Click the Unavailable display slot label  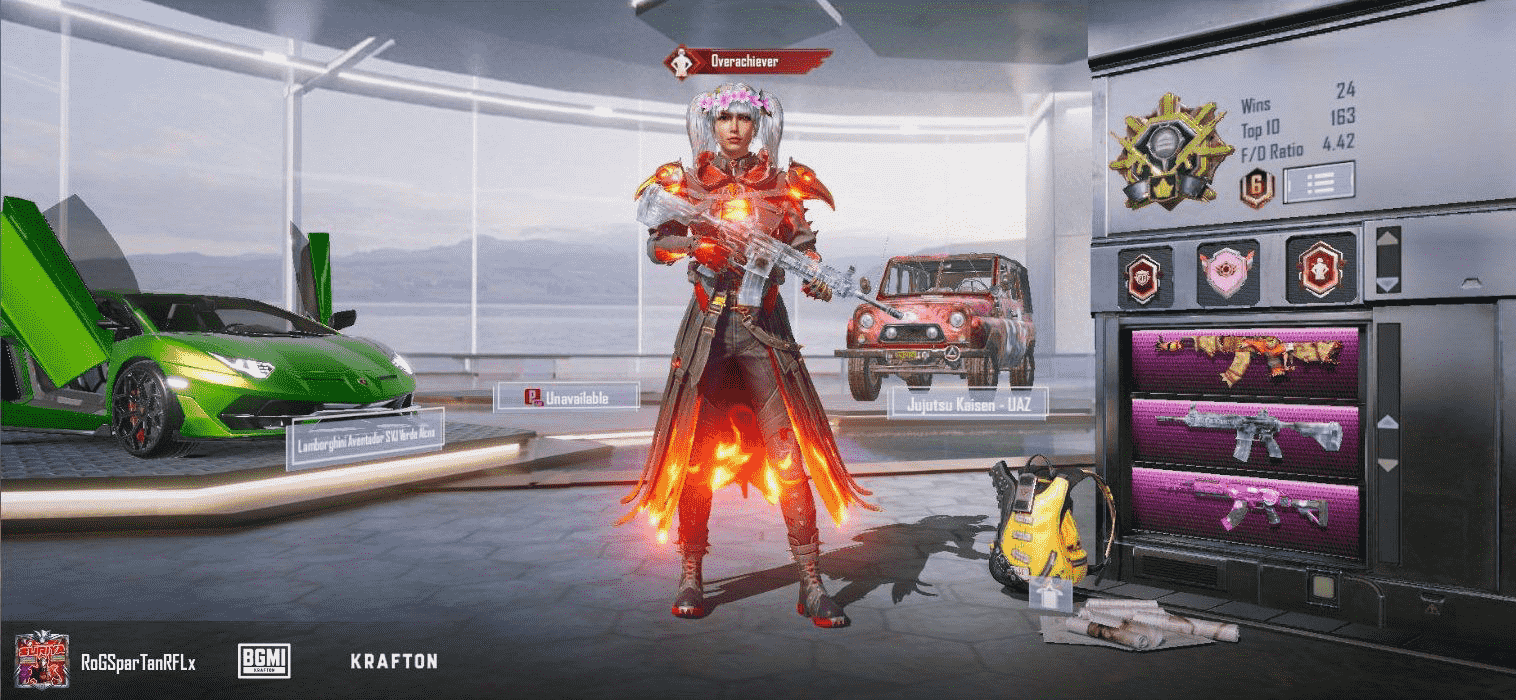point(566,397)
